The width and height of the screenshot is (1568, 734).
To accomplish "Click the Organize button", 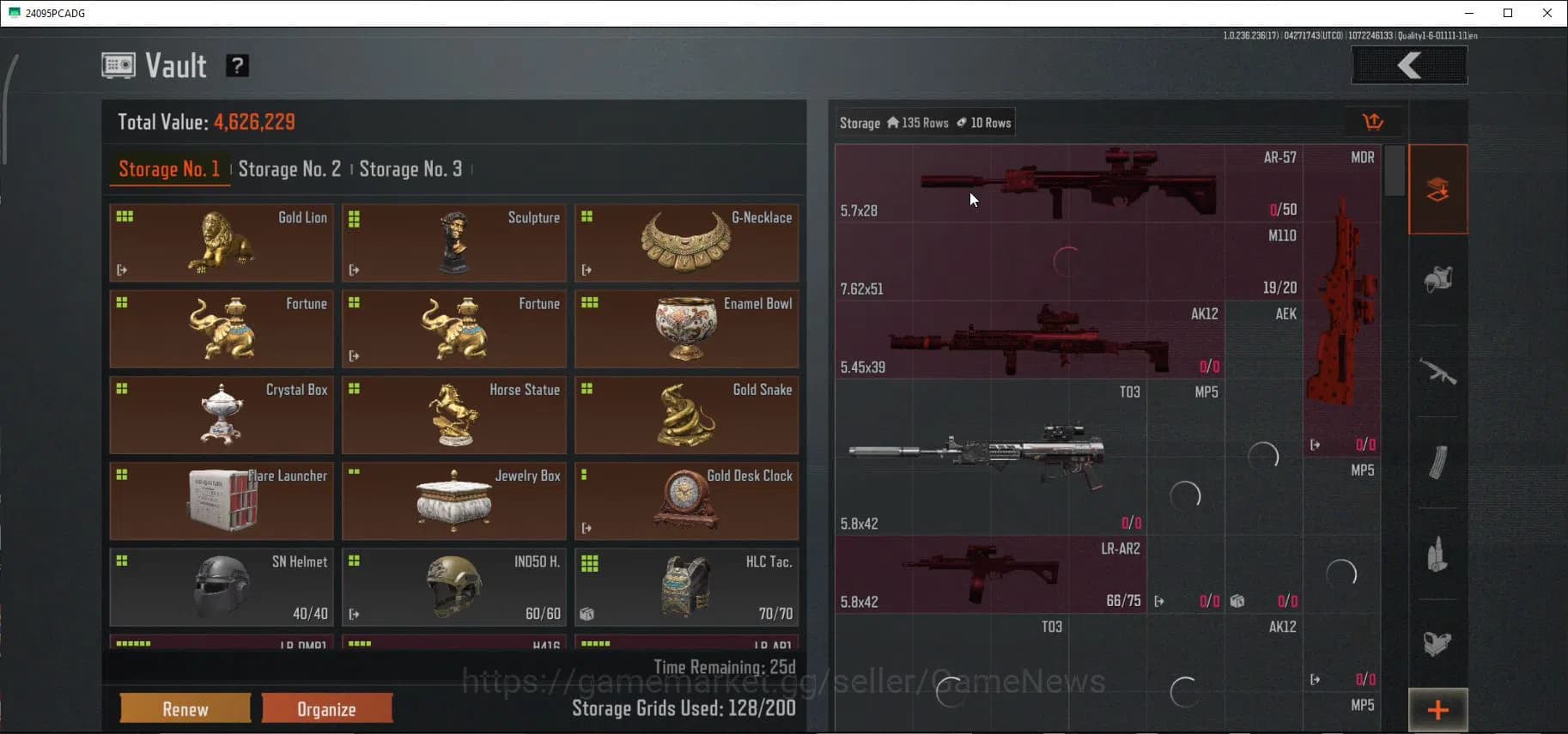I will tap(326, 708).
